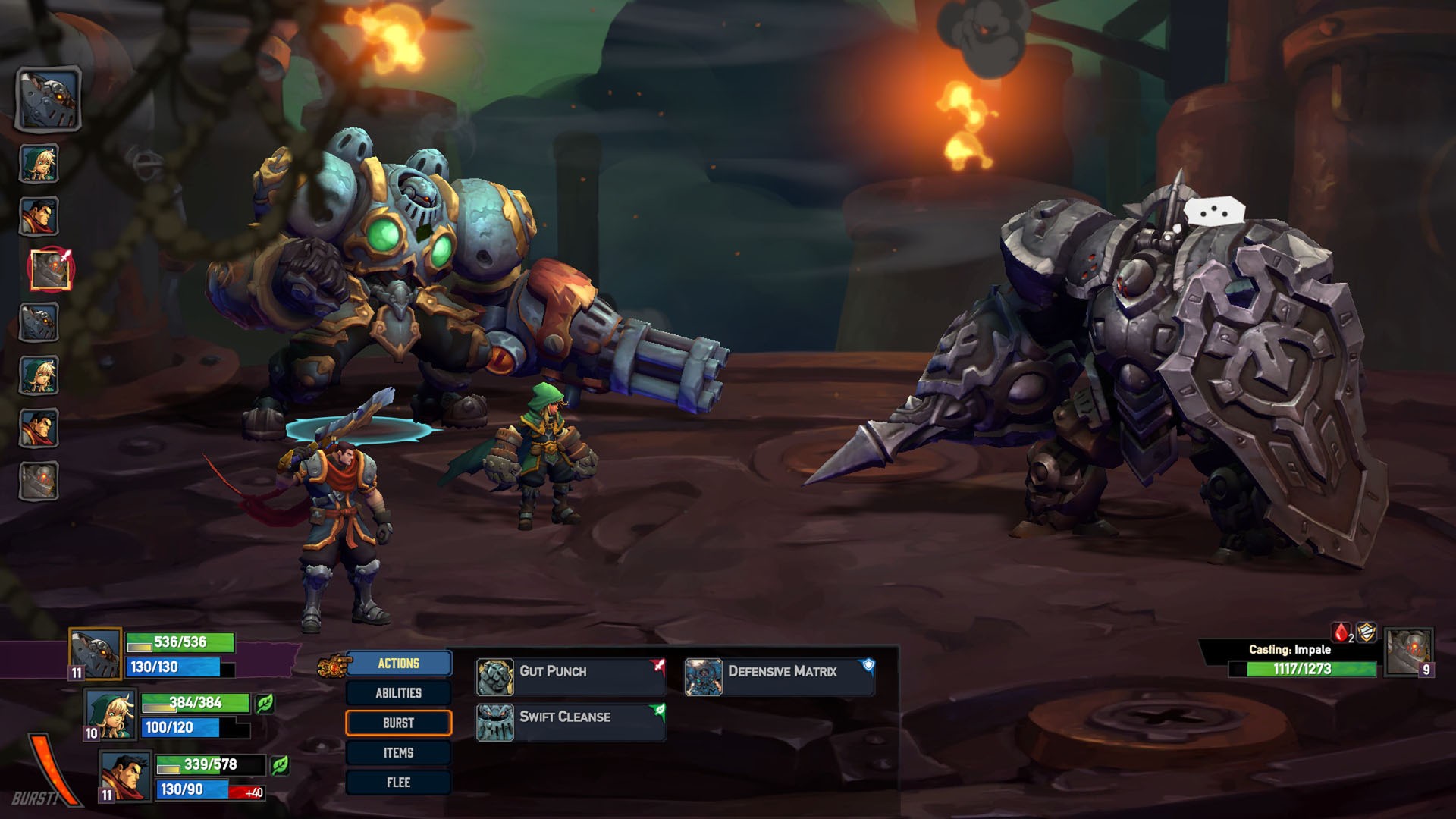Click the red-highlighted enemy turn order portrait

(x=50, y=269)
